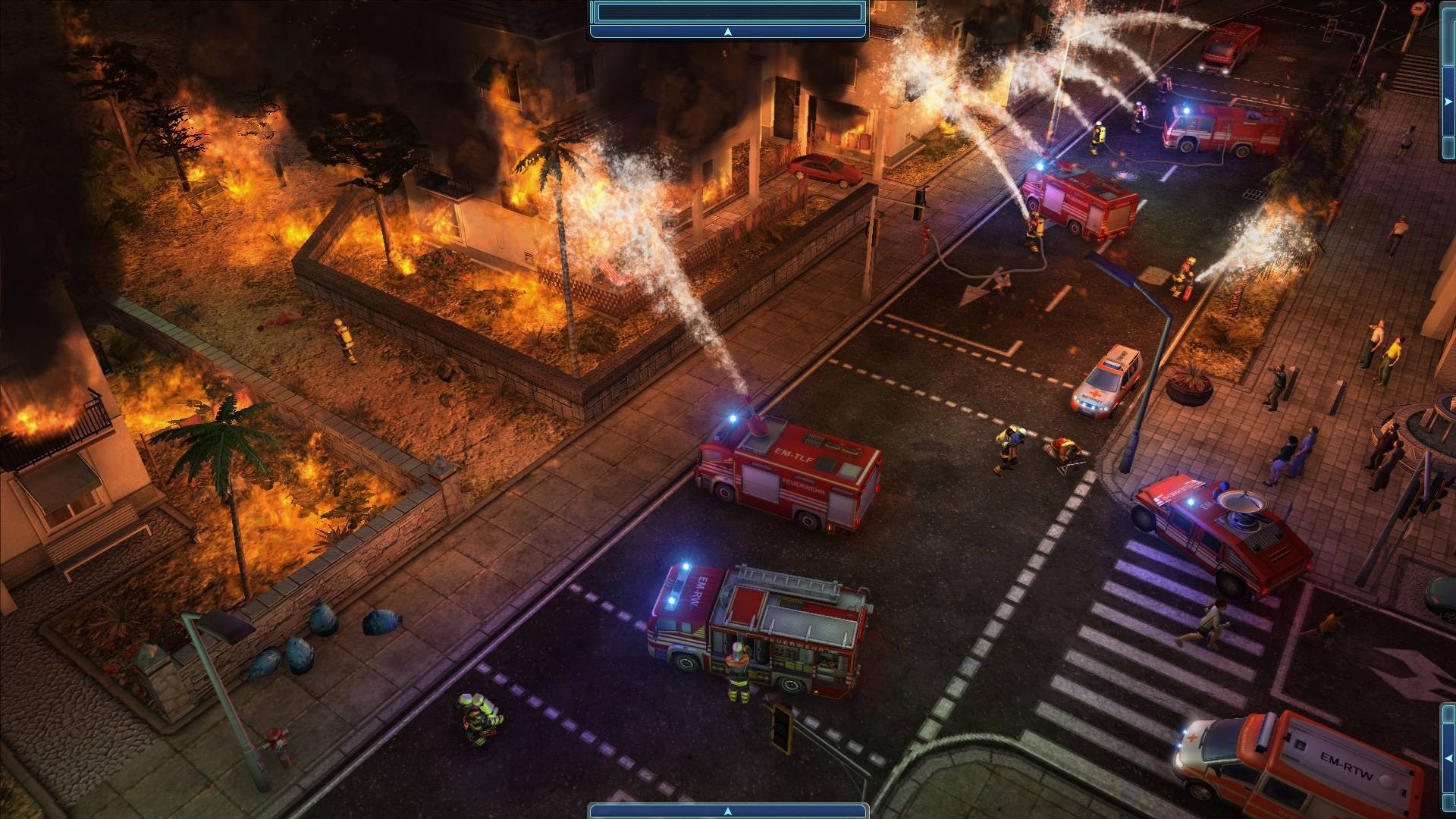This screenshot has width=1456, height=819.
Task: Expand the bottom center panel arrow tab
Action: 727,811
